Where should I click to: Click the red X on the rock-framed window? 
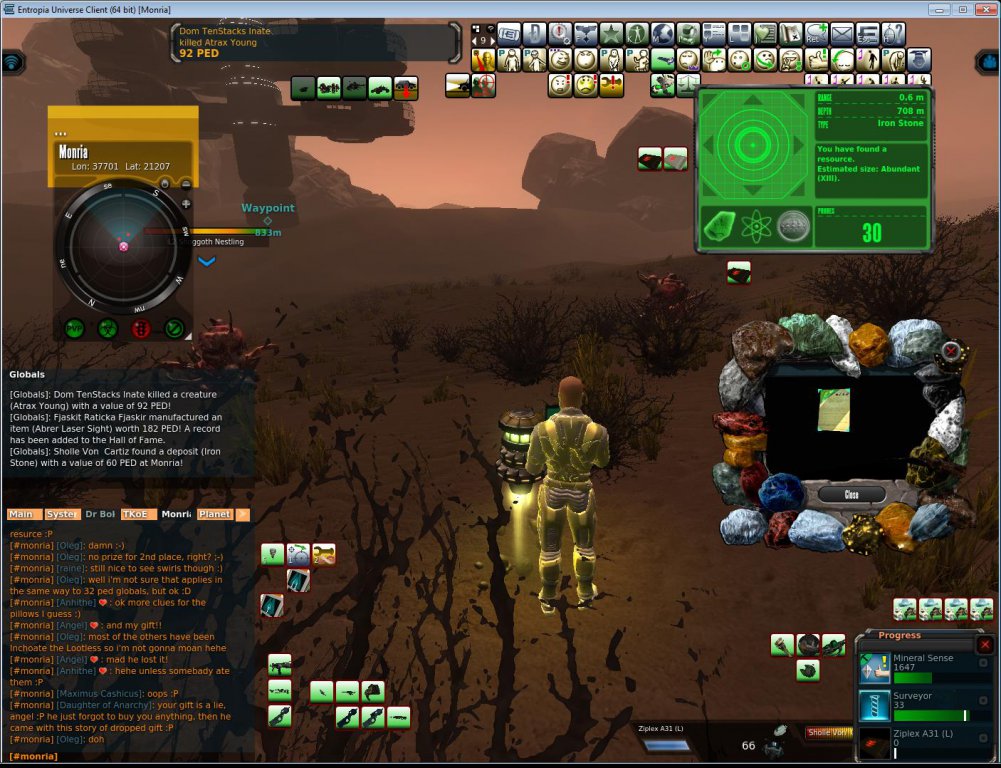click(x=950, y=352)
